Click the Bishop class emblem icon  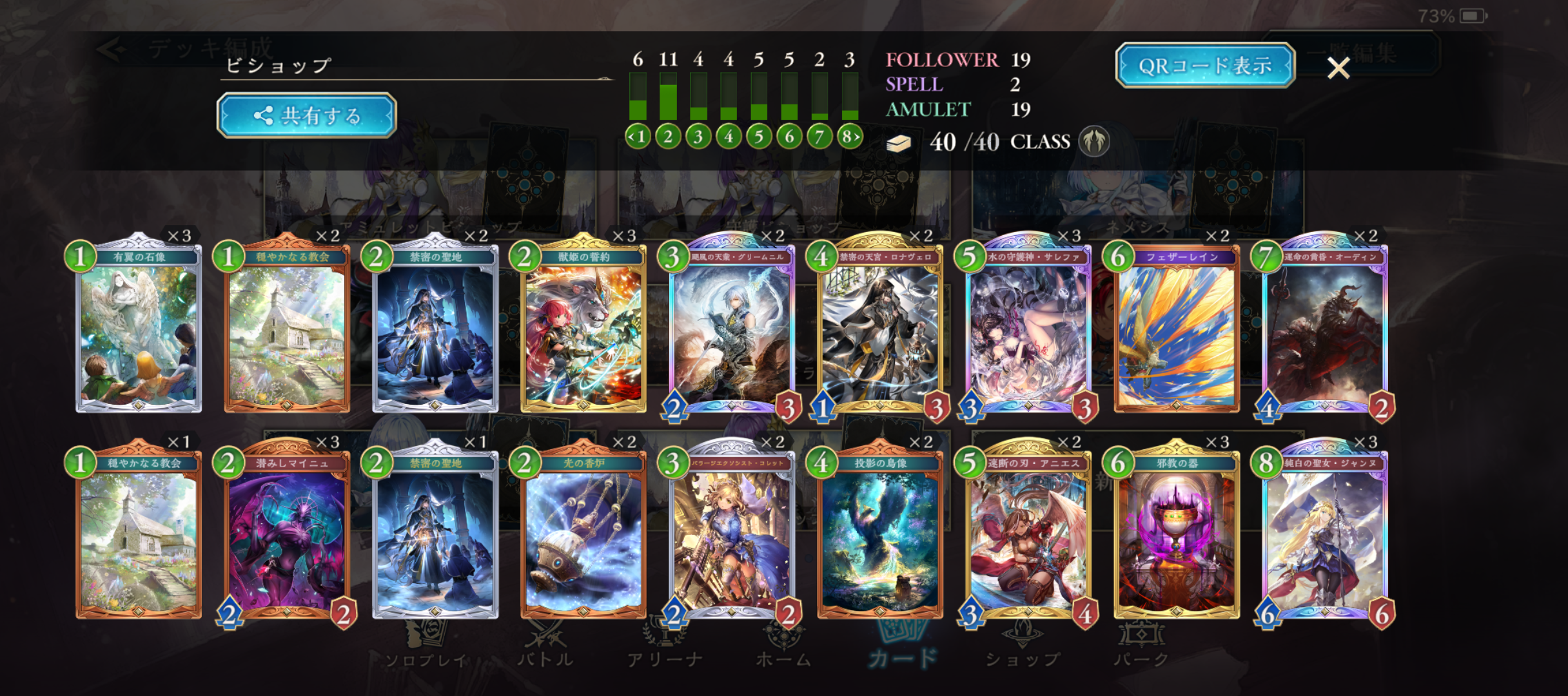coord(1094,142)
